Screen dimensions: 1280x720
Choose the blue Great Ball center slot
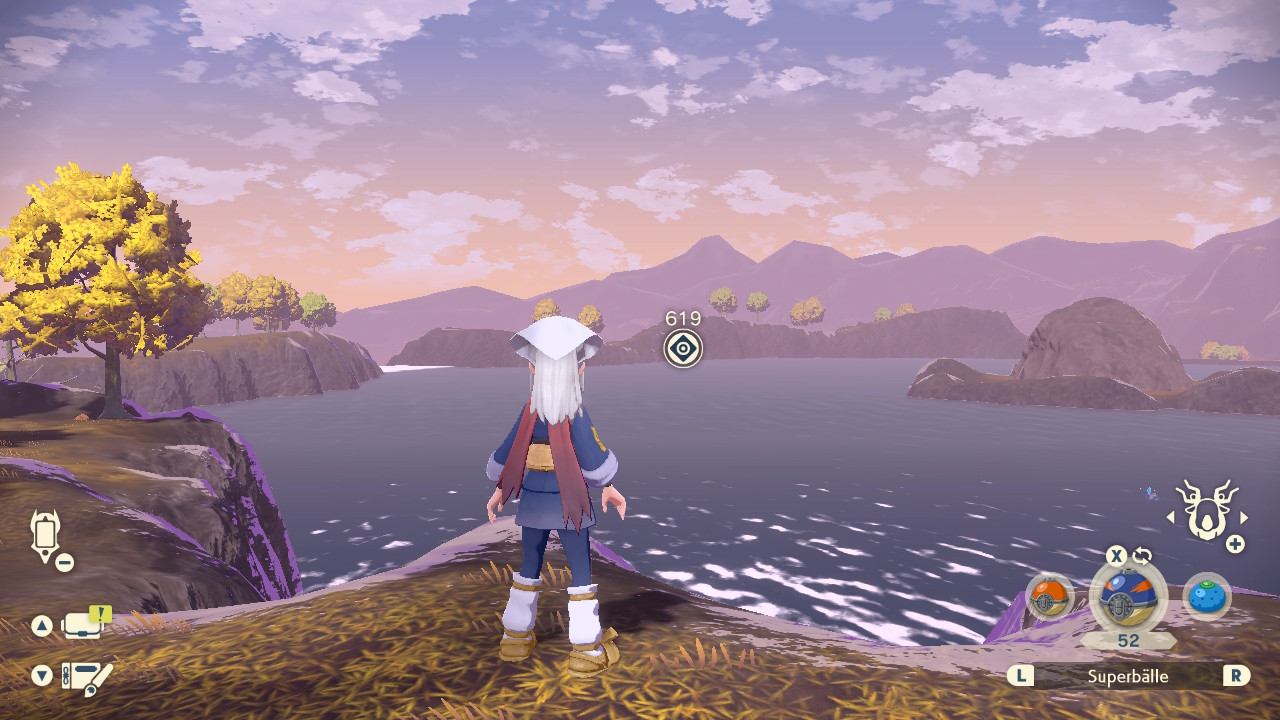[x=1128, y=598]
